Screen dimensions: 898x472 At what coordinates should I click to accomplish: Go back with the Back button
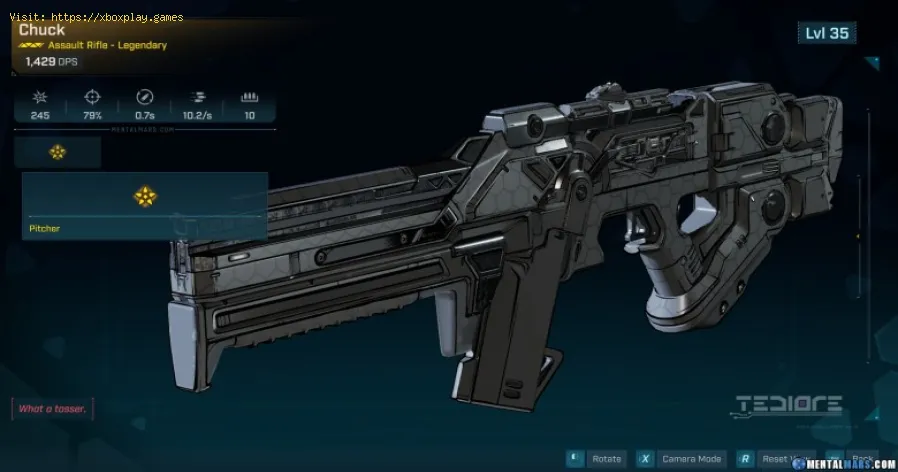click(862, 458)
